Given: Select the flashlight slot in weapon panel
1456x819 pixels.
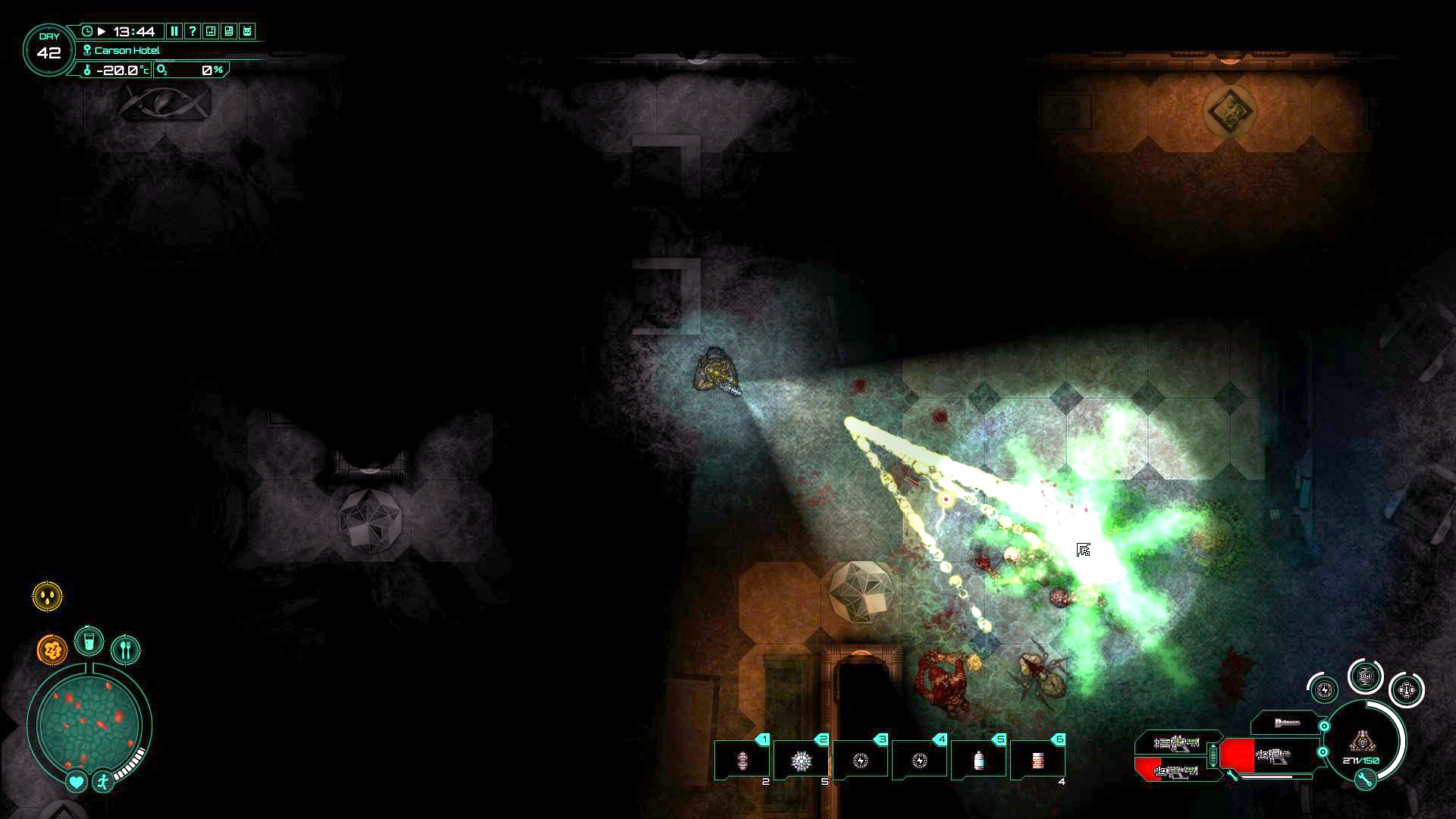Looking at the screenshot, I should (1287, 723).
